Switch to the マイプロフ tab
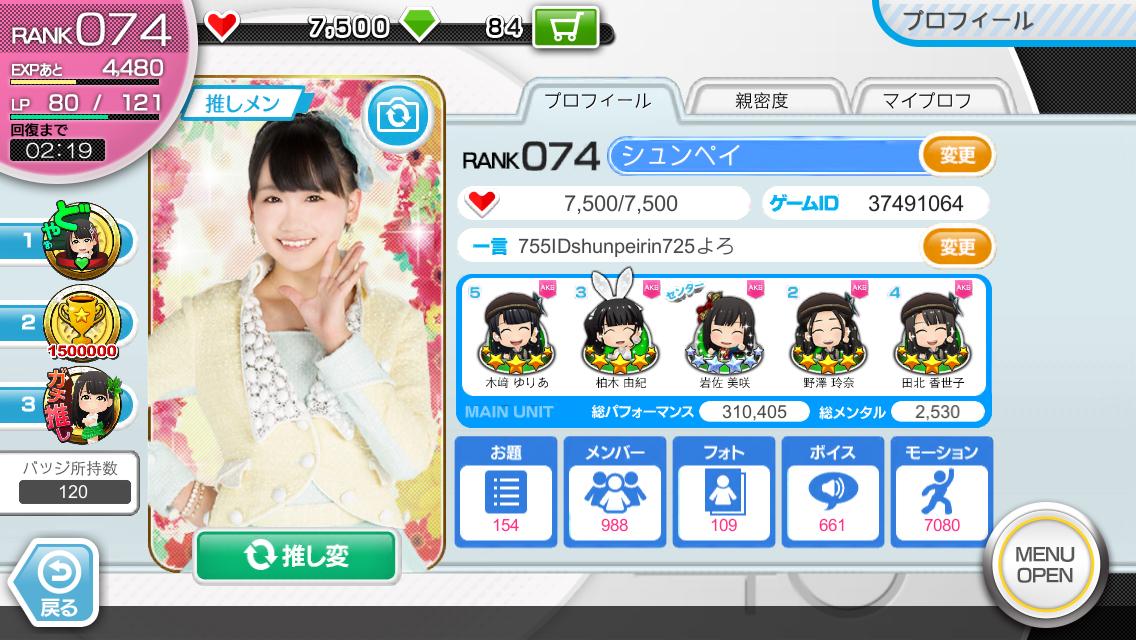Viewport: 1136px width, 640px height. (x=926, y=100)
